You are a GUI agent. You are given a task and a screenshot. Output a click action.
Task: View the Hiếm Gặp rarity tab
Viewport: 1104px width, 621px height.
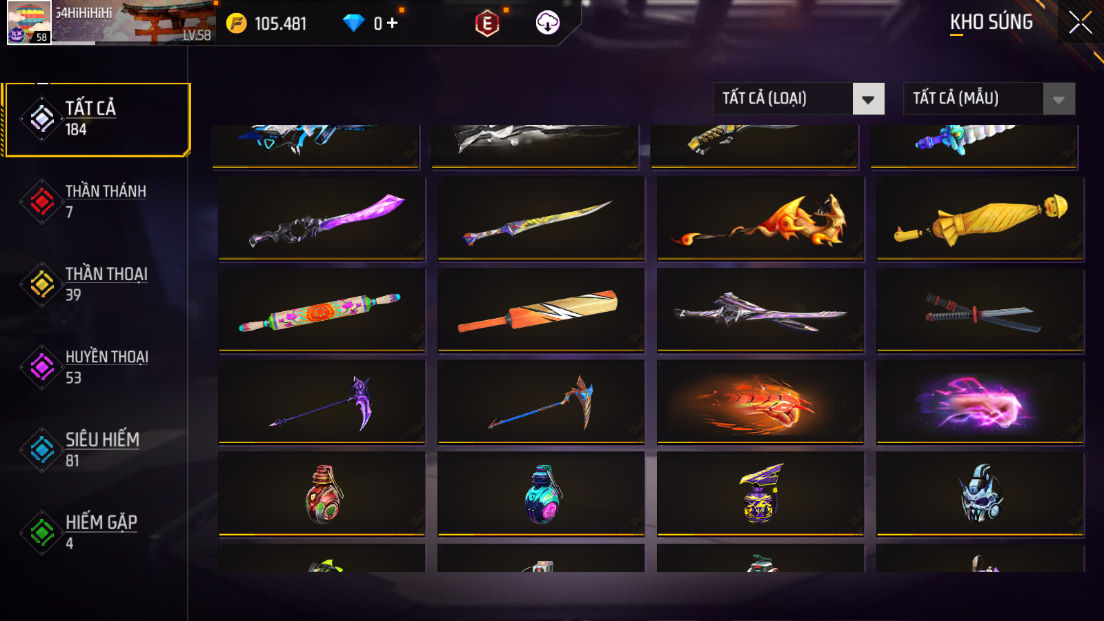pyautogui.click(x=96, y=532)
